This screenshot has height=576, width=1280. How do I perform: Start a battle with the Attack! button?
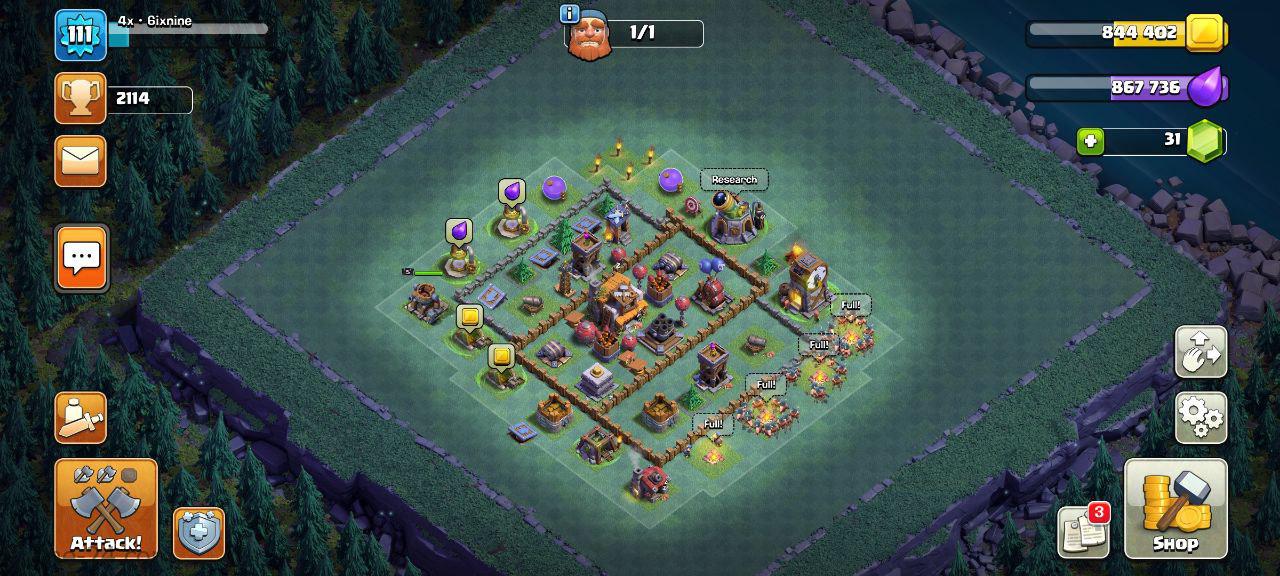pyautogui.click(x=106, y=508)
